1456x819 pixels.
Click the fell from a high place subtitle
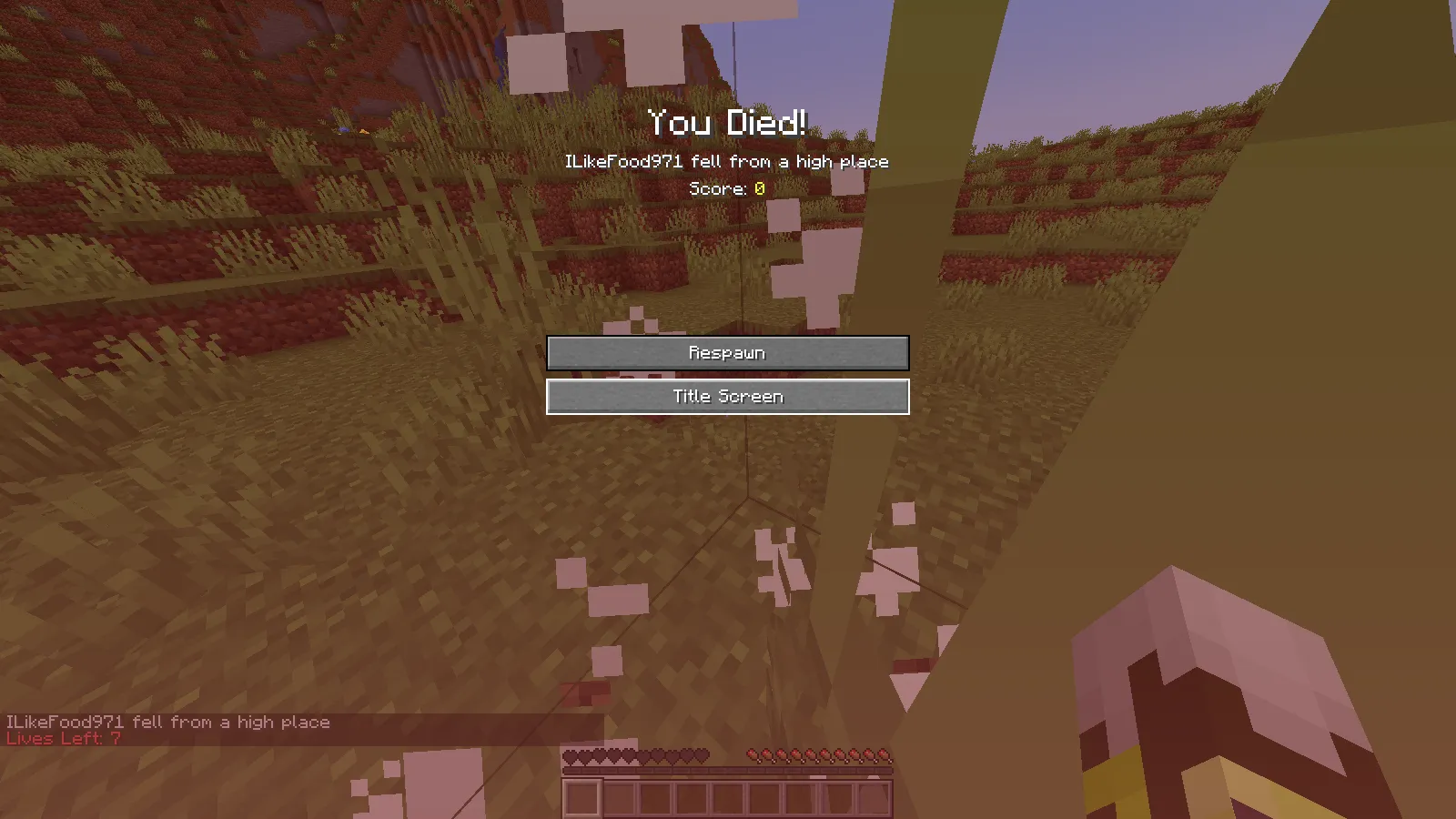(x=728, y=161)
